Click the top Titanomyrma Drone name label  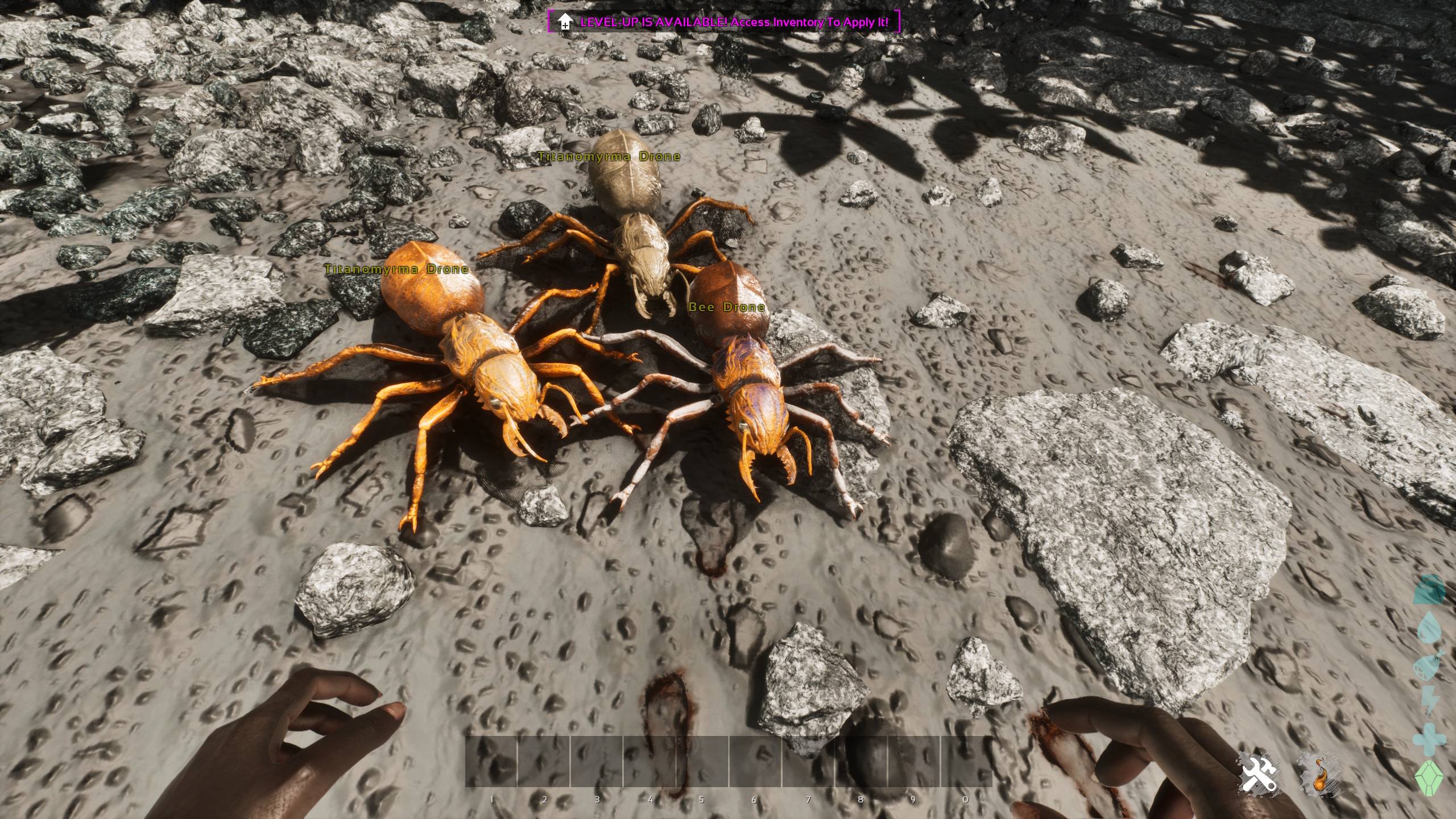[609, 156]
